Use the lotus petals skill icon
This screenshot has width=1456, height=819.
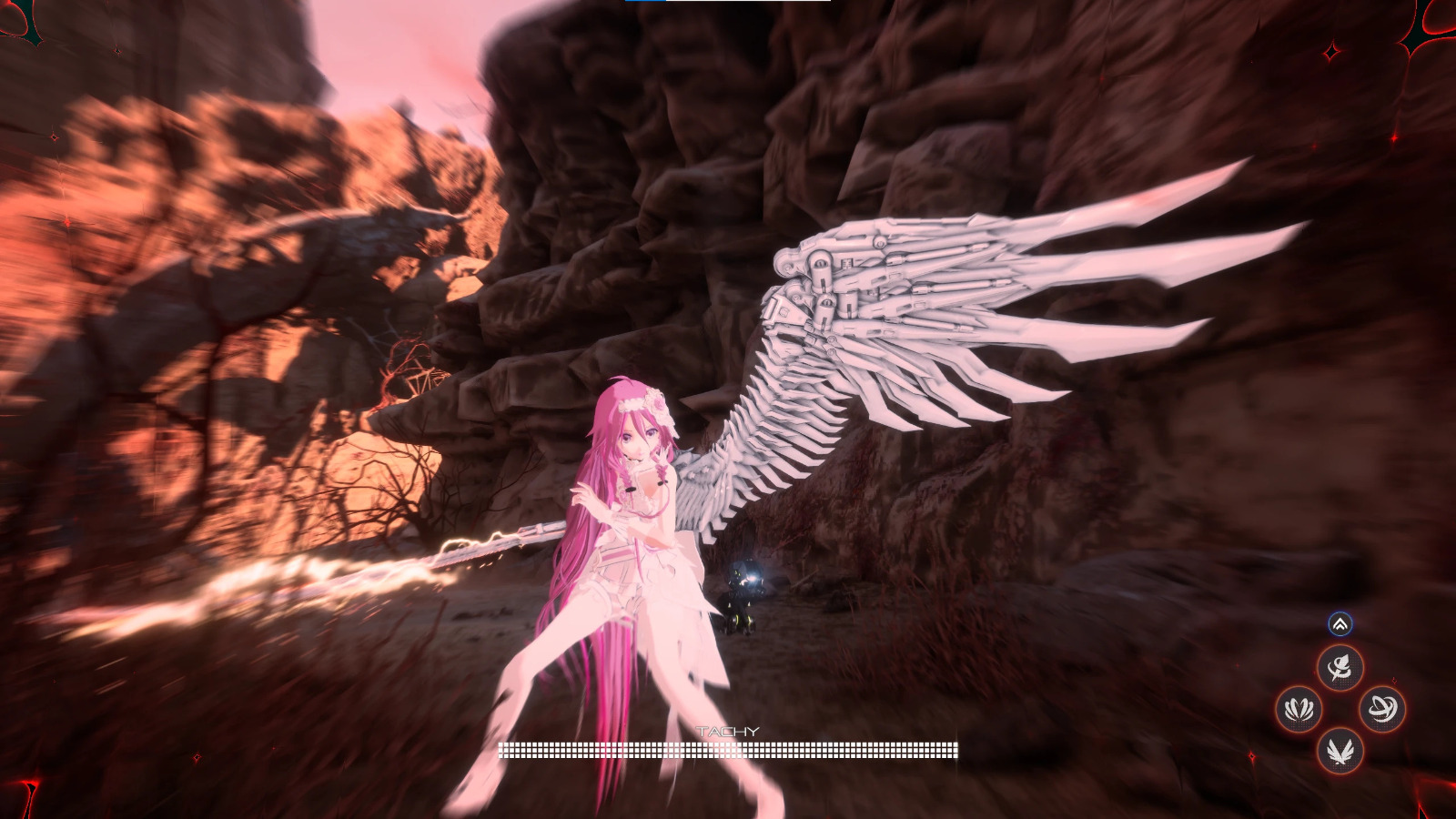coord(1299,709)
